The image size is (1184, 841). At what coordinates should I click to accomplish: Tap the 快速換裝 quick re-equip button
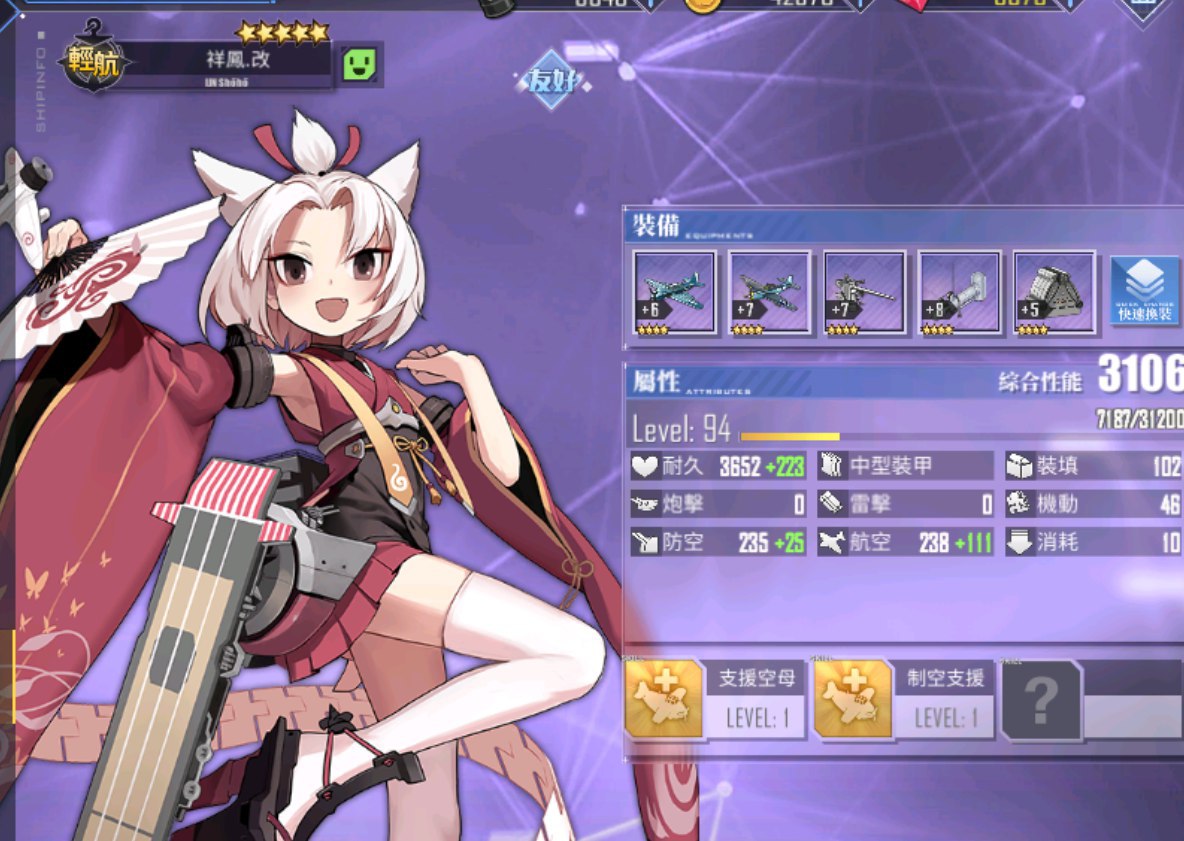(x=1145, y=290)
